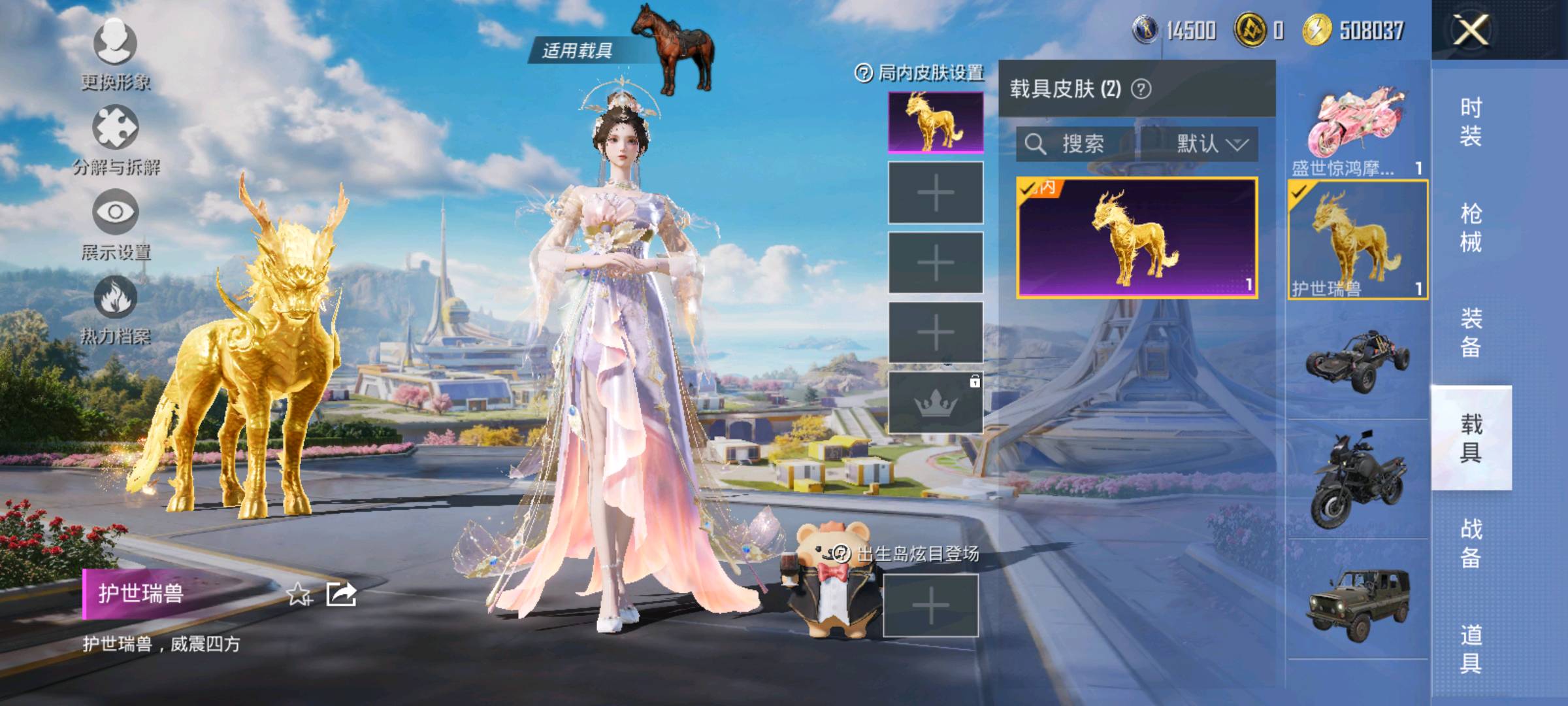The image size is (1568, 706).
Task: Open 局内皮肤设置 help question mark
Action: pos(863,73)
